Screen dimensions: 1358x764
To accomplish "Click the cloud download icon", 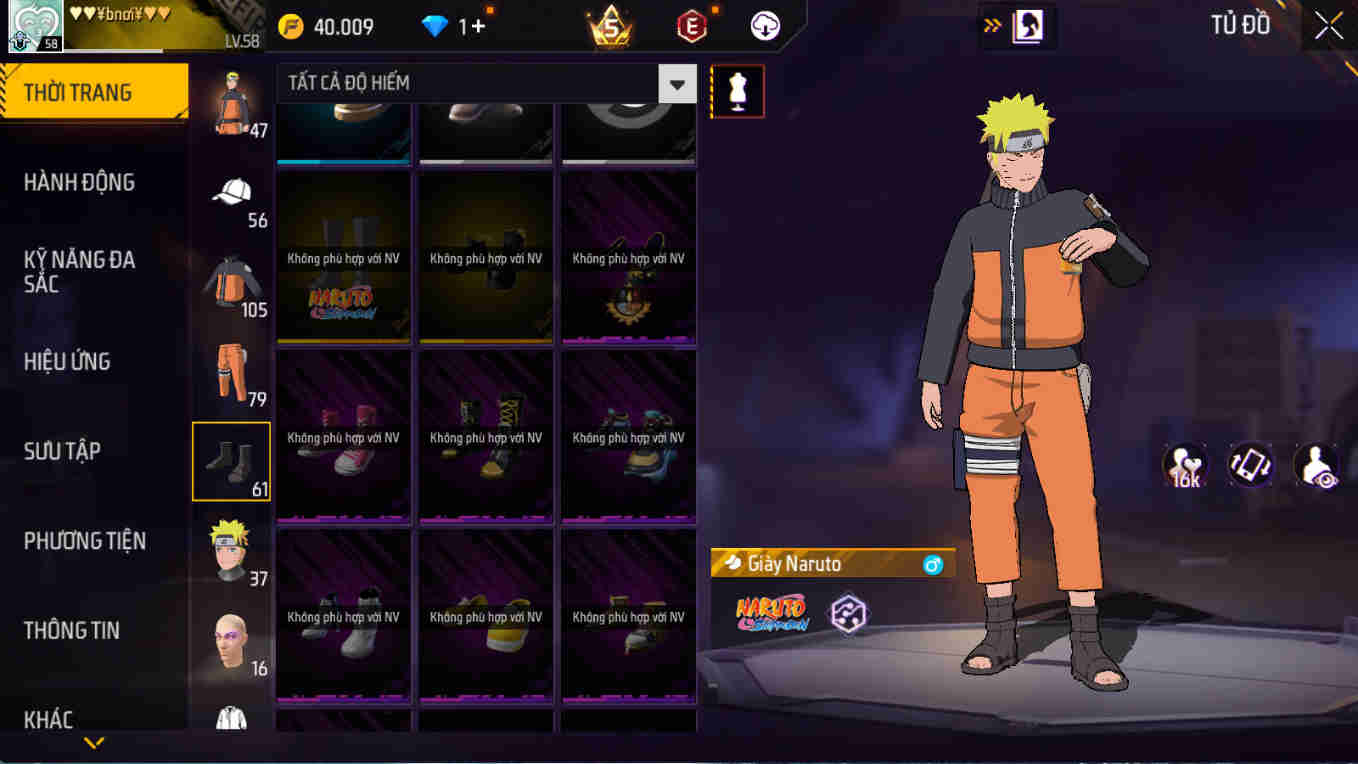I will [x=763, y=27].
